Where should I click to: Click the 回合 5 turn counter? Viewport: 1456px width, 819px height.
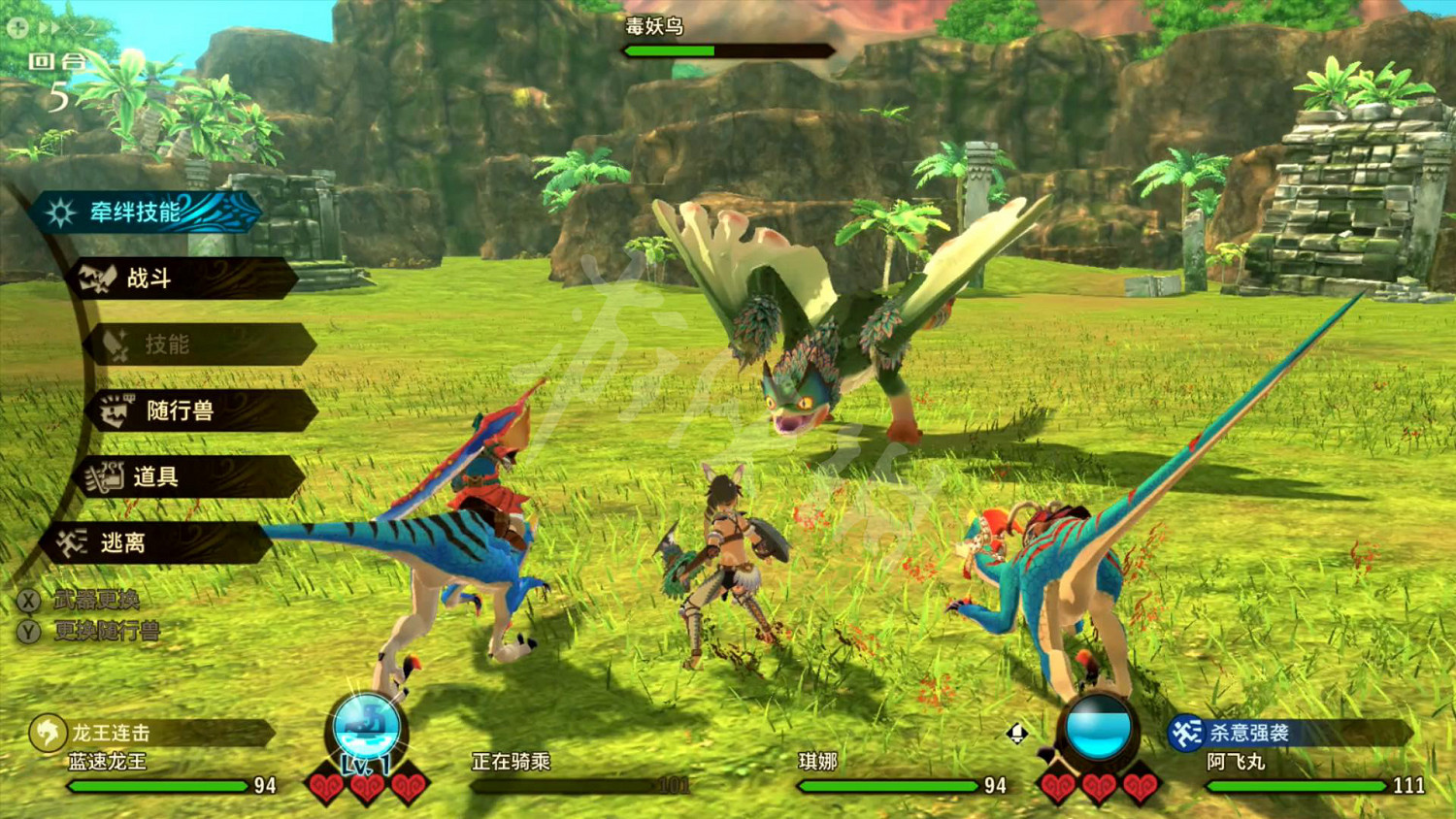click(x=58, y=78)
